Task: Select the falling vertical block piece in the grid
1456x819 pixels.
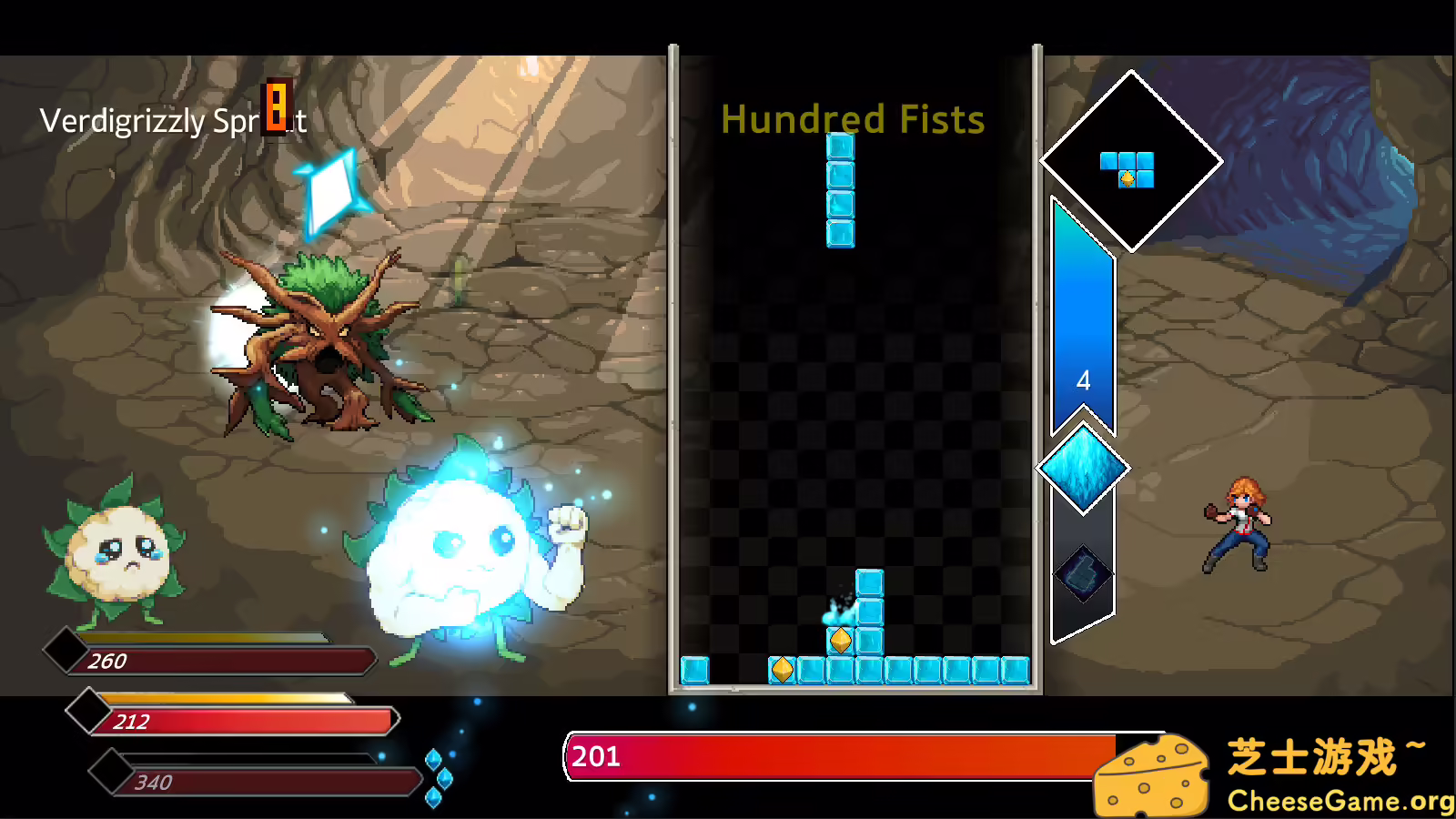Action: click(x=840, y=188)
